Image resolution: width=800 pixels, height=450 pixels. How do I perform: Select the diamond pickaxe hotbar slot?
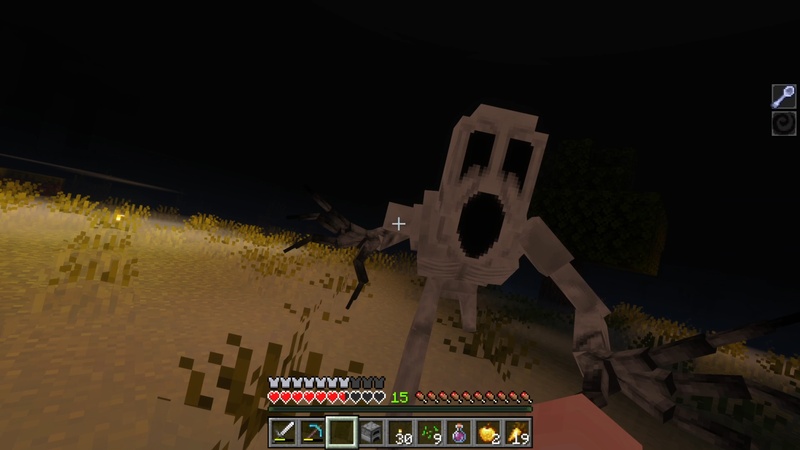click(x=312, y=433)
